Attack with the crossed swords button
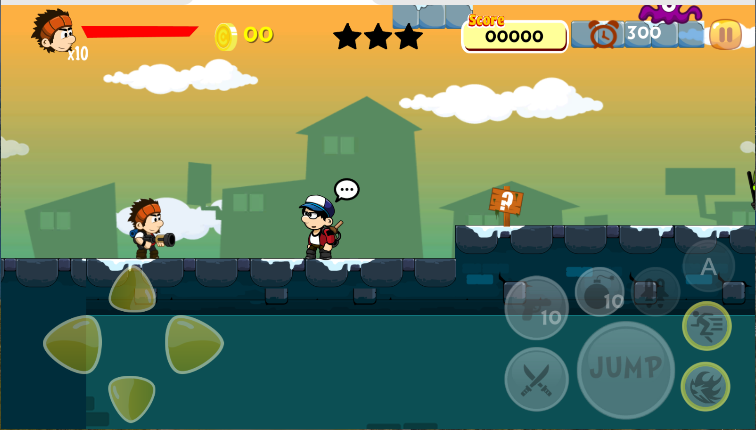Screen dimensions: 756x430 pos(536,379)
